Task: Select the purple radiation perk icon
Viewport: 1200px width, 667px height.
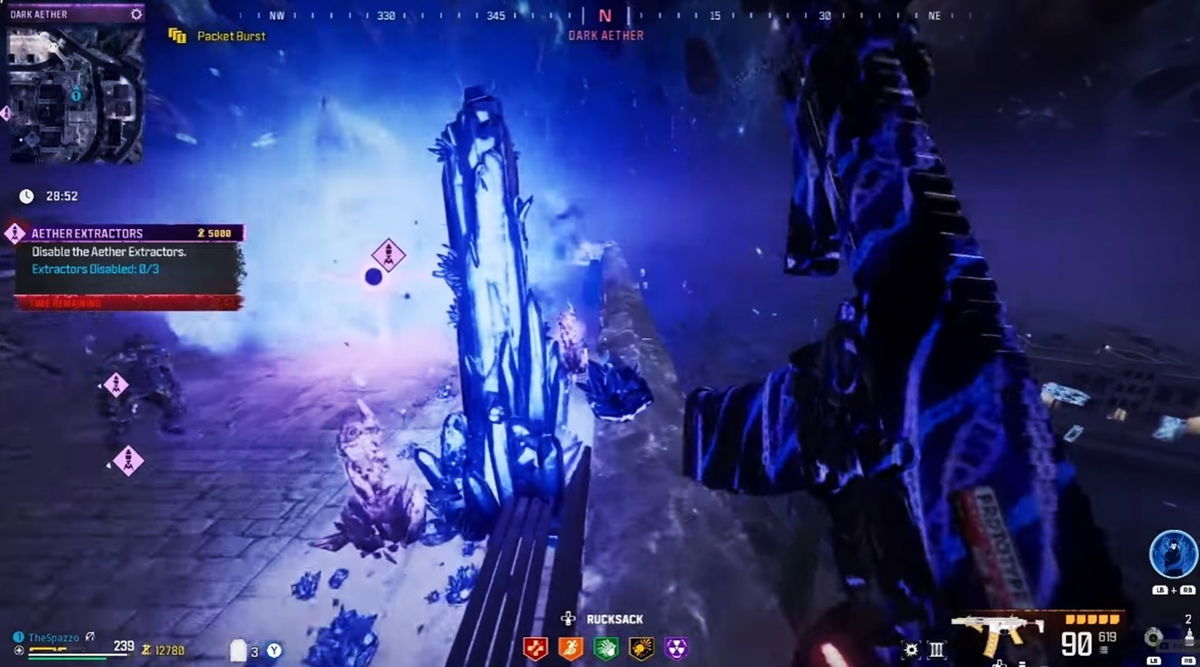Action: coord(676,648)
